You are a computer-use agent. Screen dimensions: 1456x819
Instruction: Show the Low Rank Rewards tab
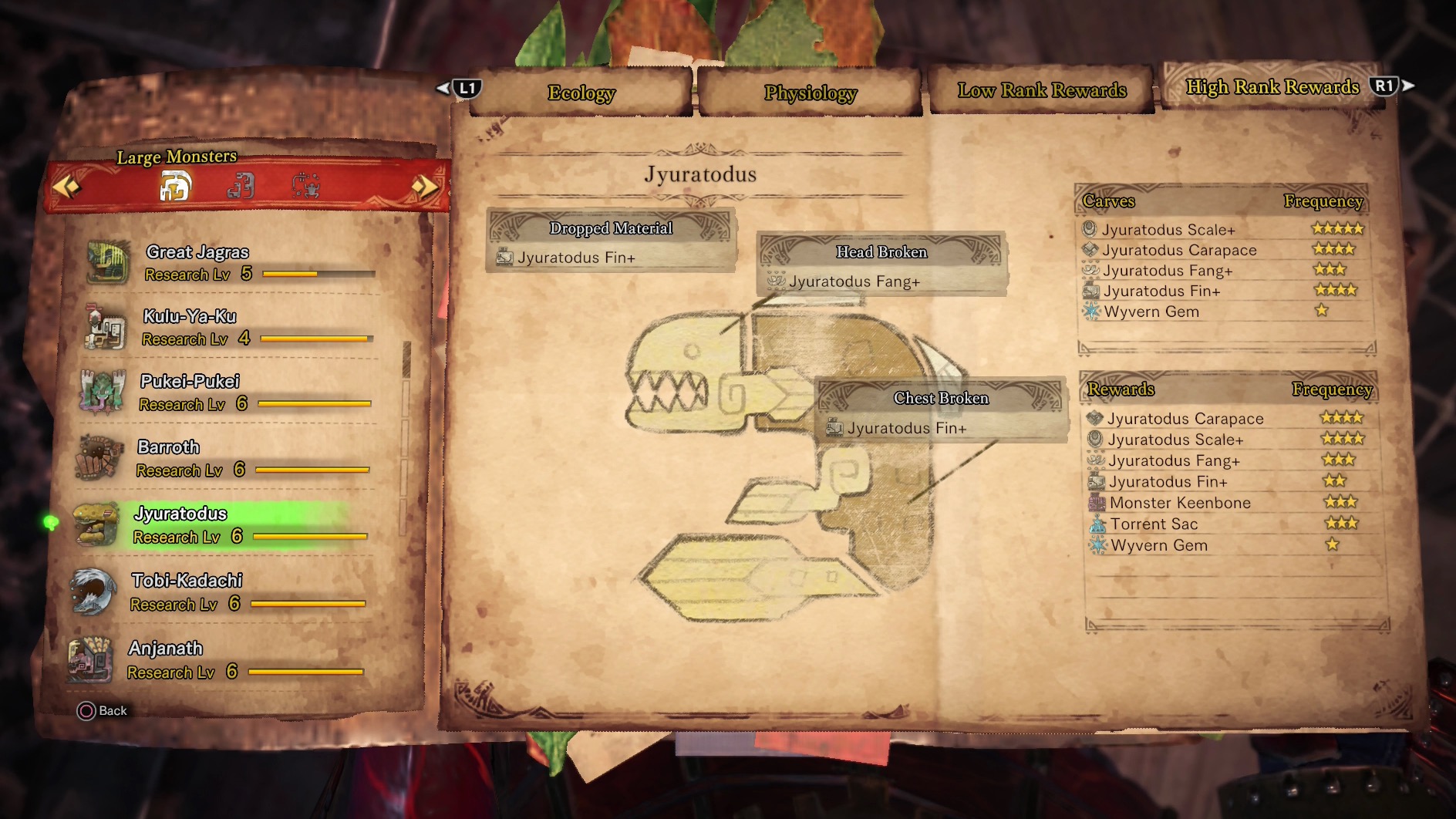click(x=1041, y=91)
